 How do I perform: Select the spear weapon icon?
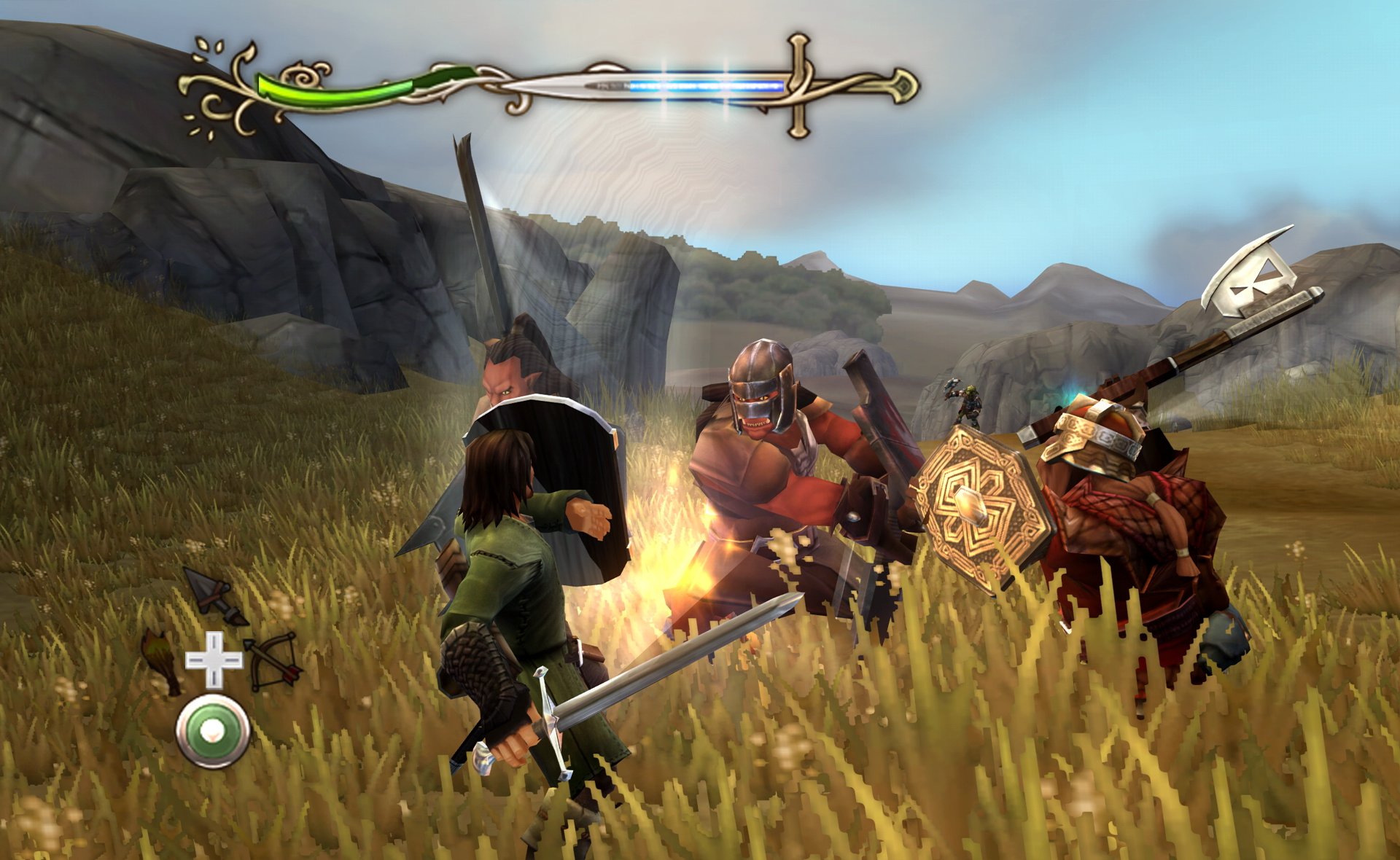214,596
